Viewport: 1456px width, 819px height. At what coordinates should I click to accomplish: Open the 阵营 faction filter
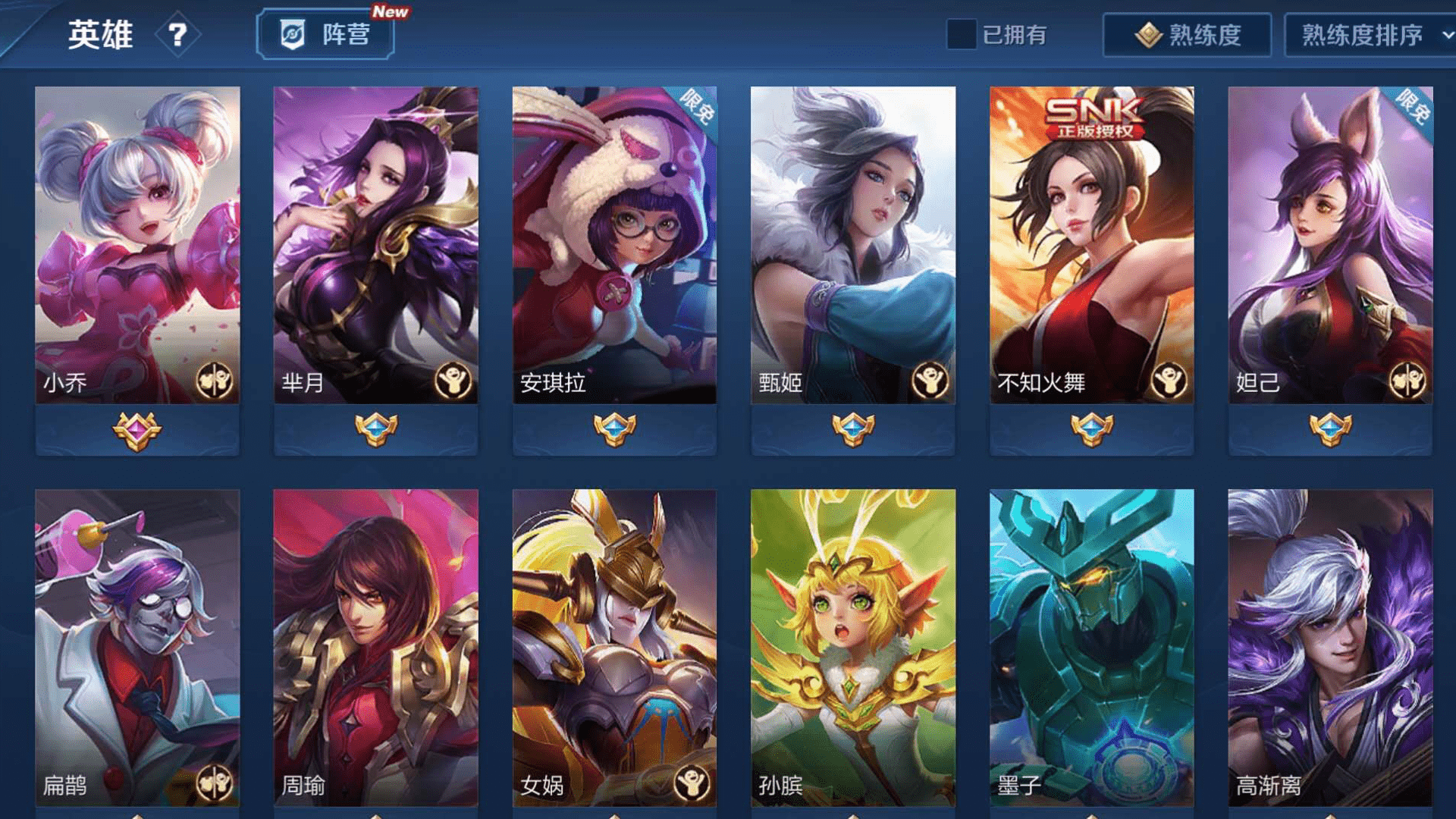point(325,34)
